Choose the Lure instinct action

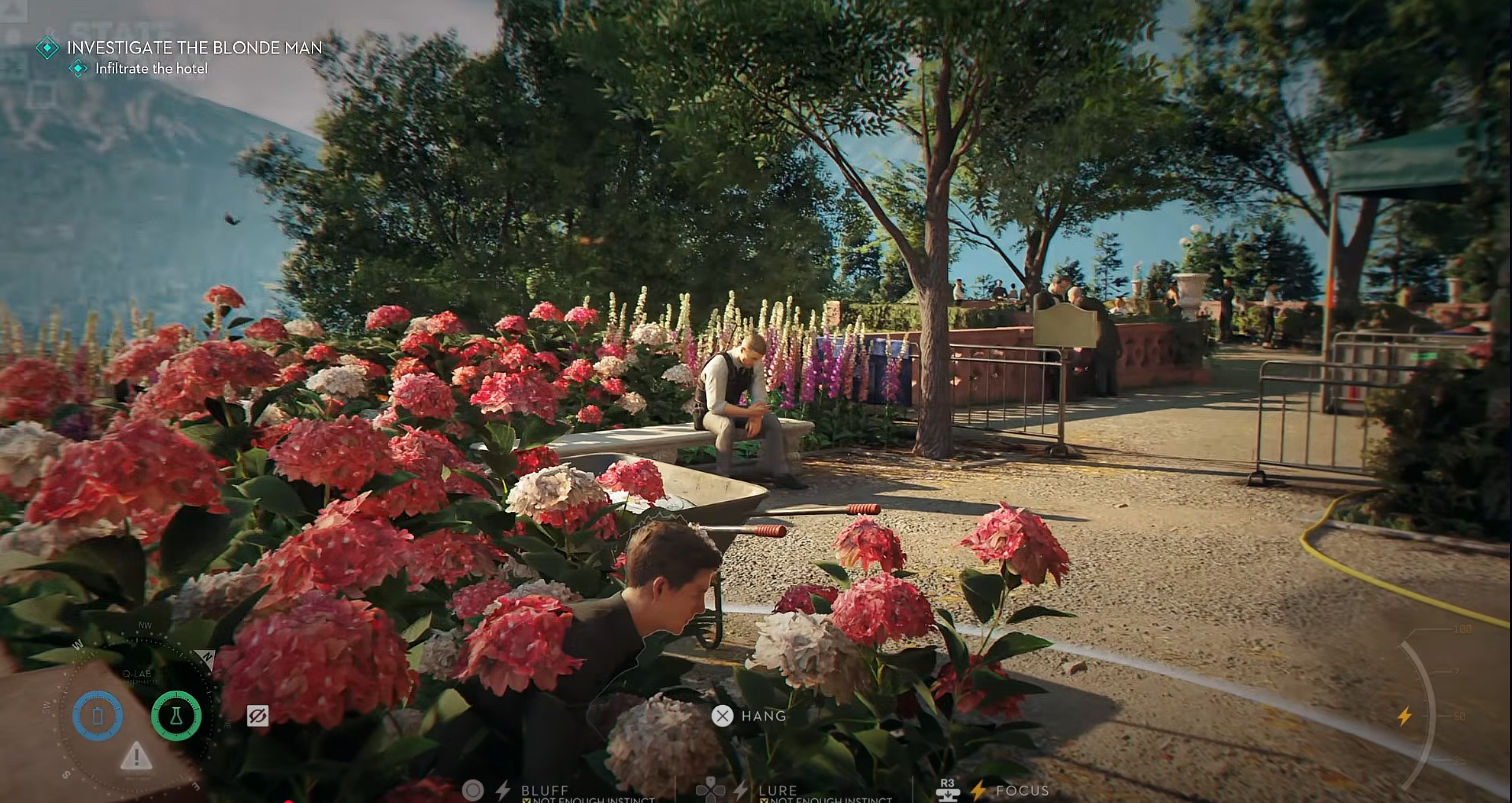click(x=777, y=790)
